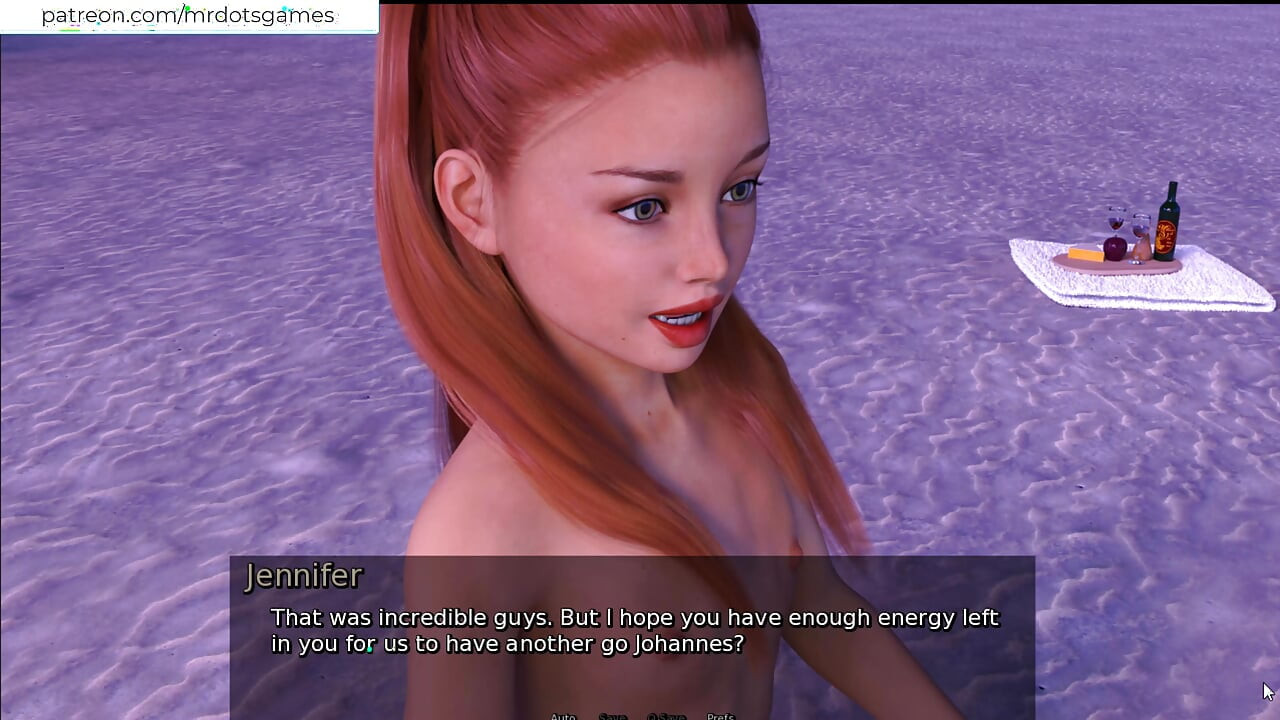The height and width of the screenshot is (720, 1280).
Task: Click the dialogue text box to continue
Action: pos(632,632)
